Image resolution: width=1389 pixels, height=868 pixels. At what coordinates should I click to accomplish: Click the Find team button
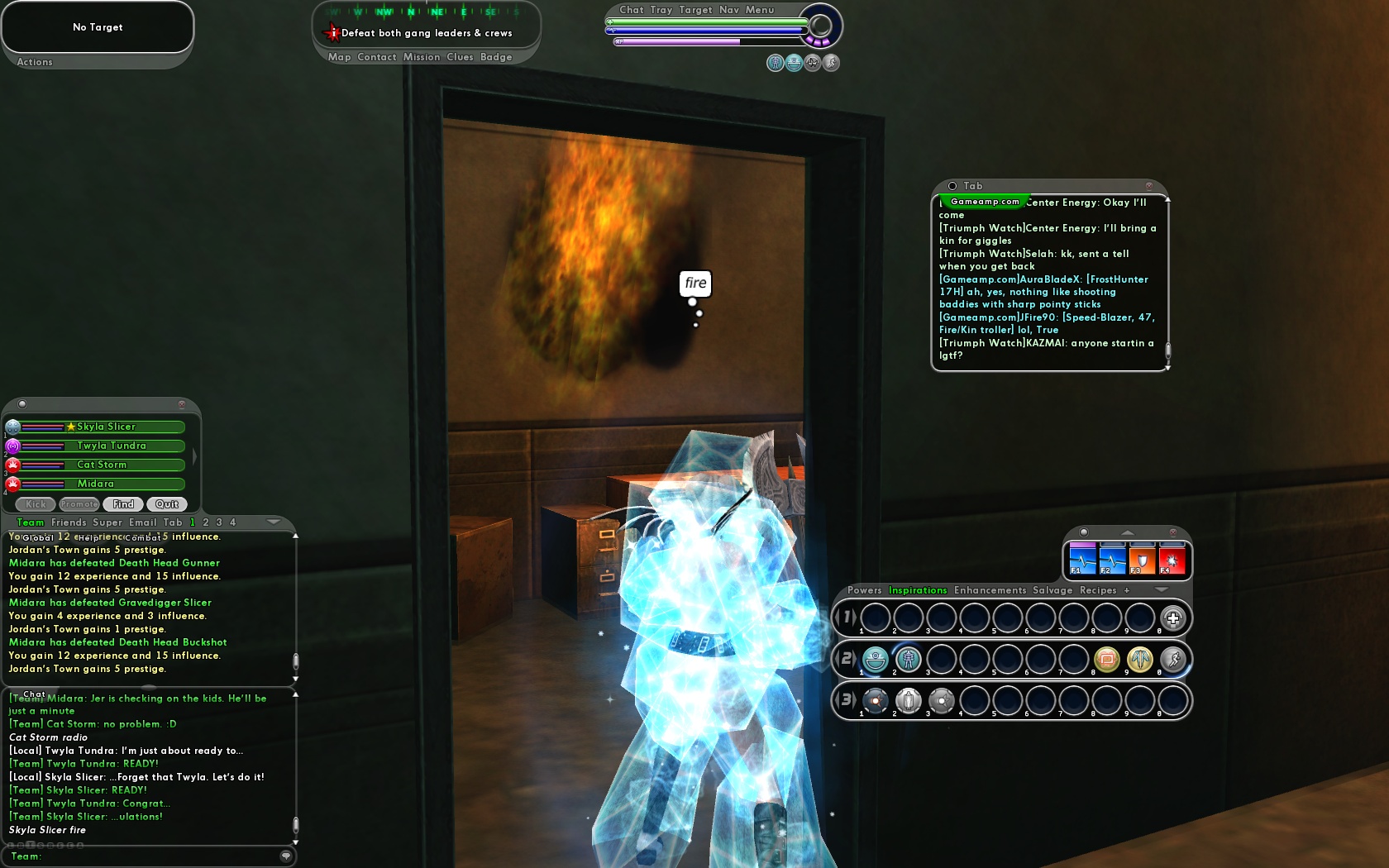coord(123,504)
